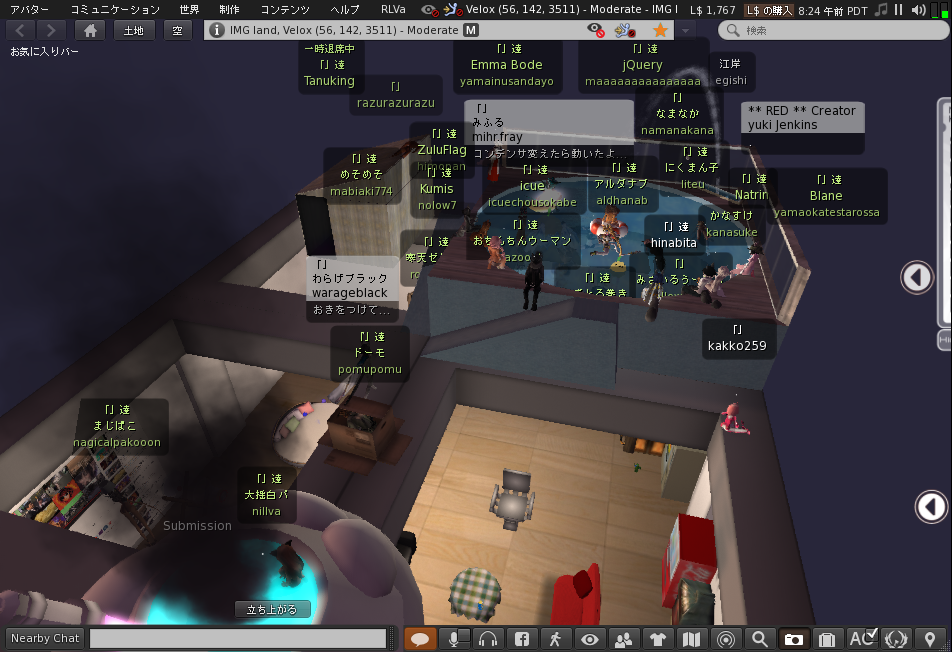This screenshot has width=952, height=652.
Task: Open the people/friends toolbar button
Action: [x=624, y=638]
